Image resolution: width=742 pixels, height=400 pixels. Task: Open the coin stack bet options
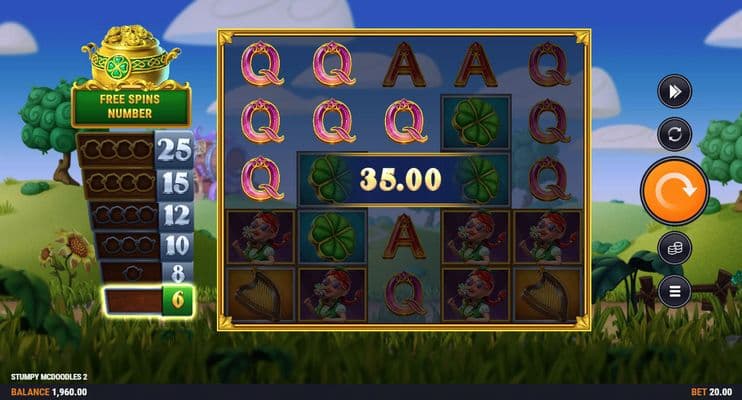pos(674,247)
